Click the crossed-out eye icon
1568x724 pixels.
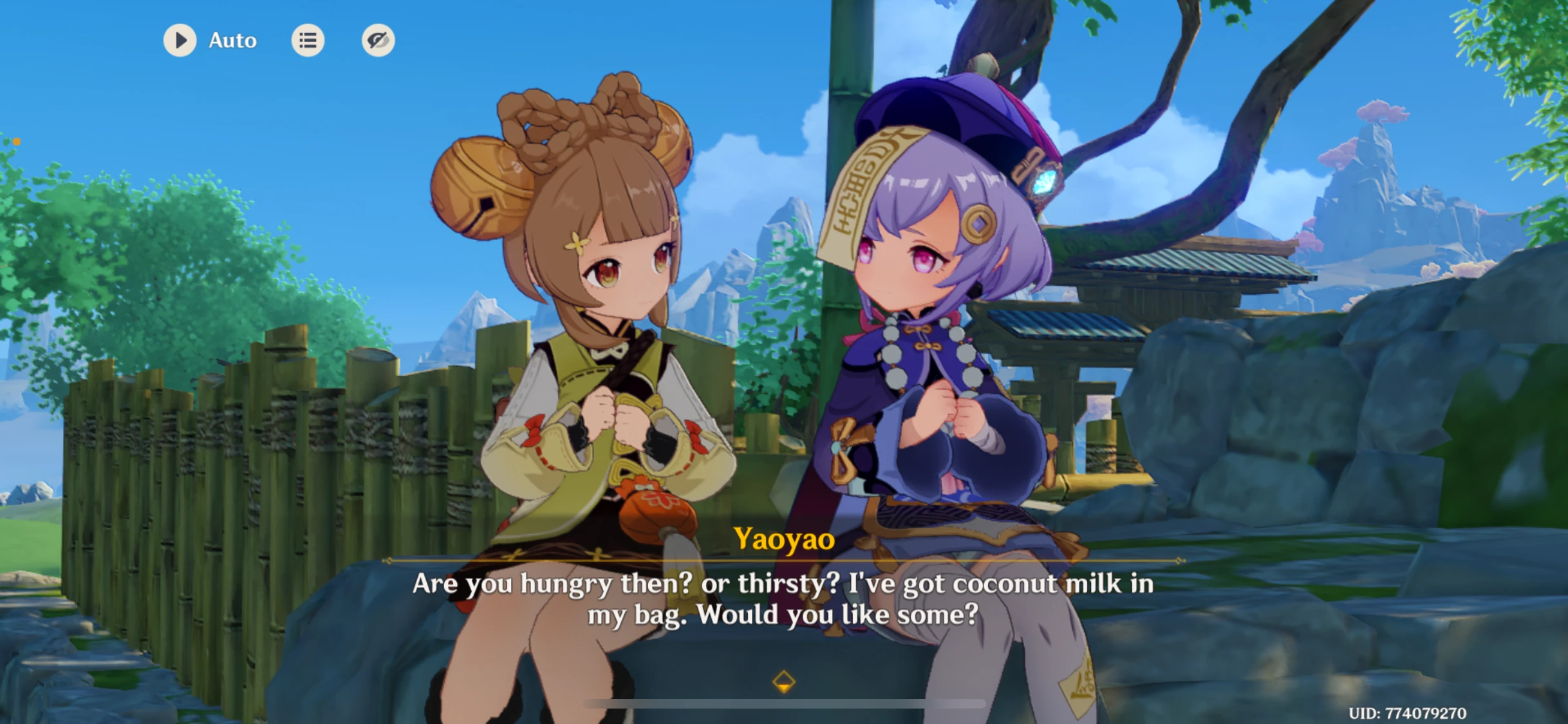click(378, 40)
